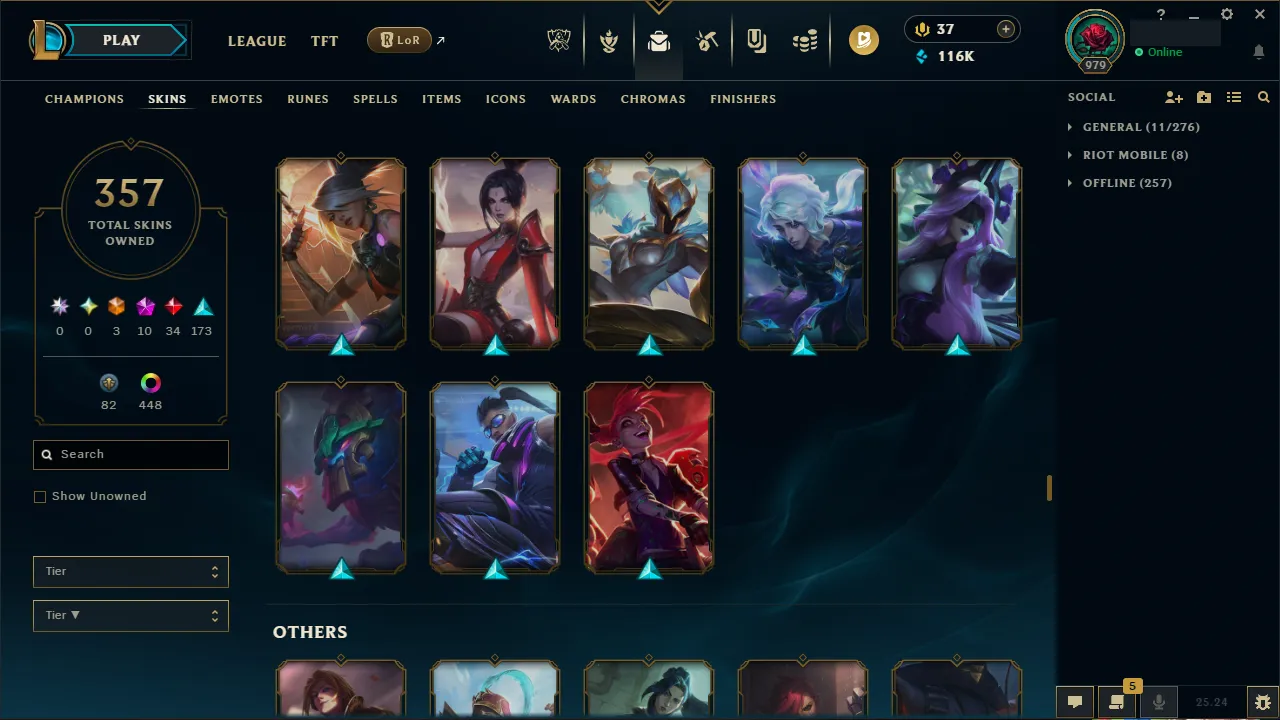Image resolution: width=1280 pixels, height=720 pixels.
Task: Open friend search magnifier in social panel
Action: 1263,97
